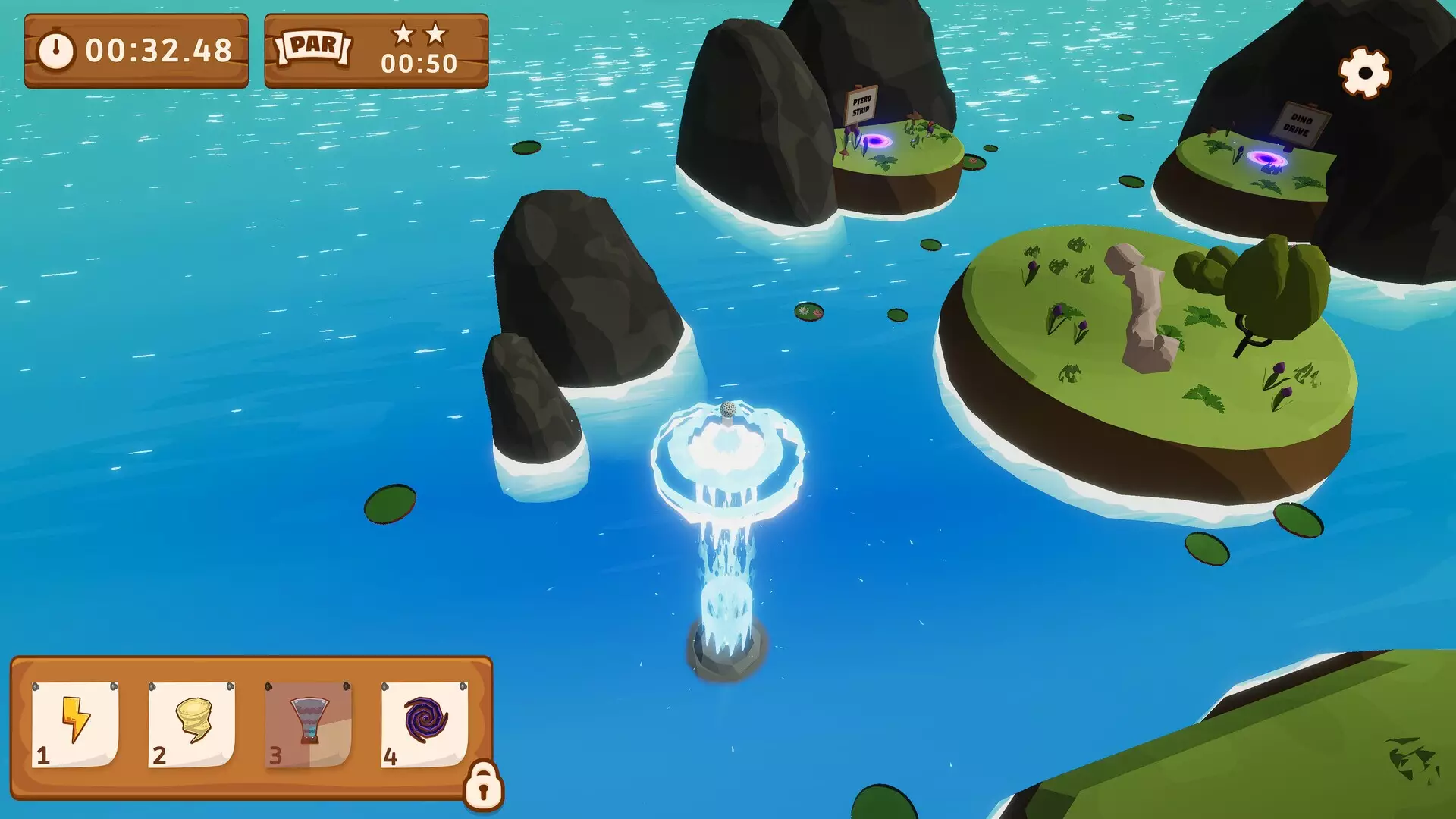This screenshot has width=1456, height=819.
Task: Click the first star on the par panel
Action: tap(403, 34)
